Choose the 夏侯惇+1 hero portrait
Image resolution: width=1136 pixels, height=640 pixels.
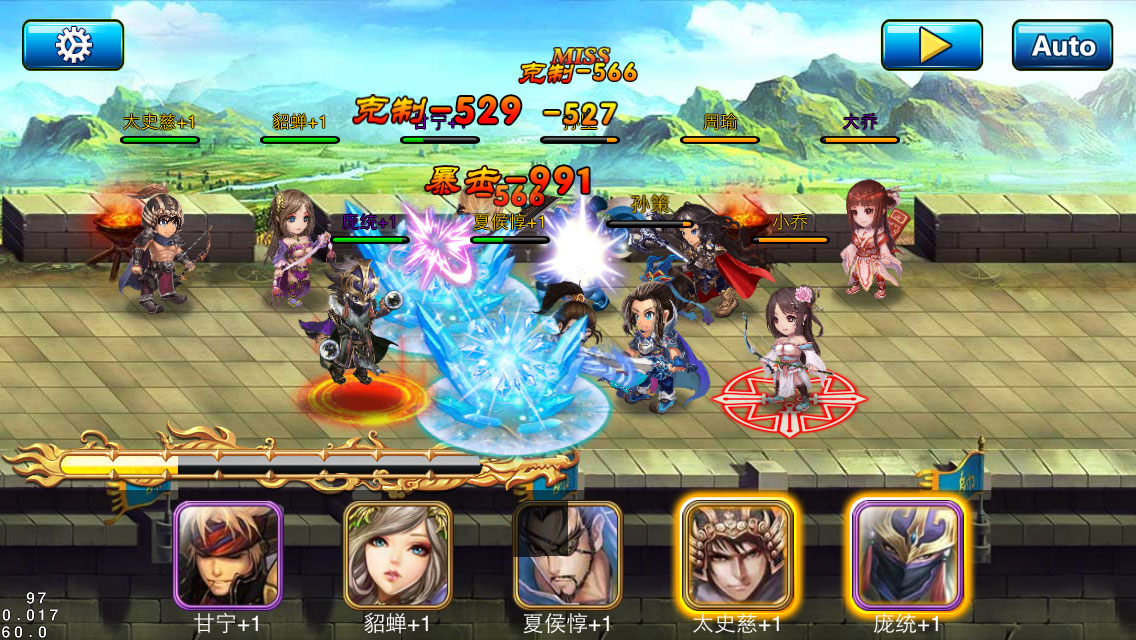coord(567,555)
